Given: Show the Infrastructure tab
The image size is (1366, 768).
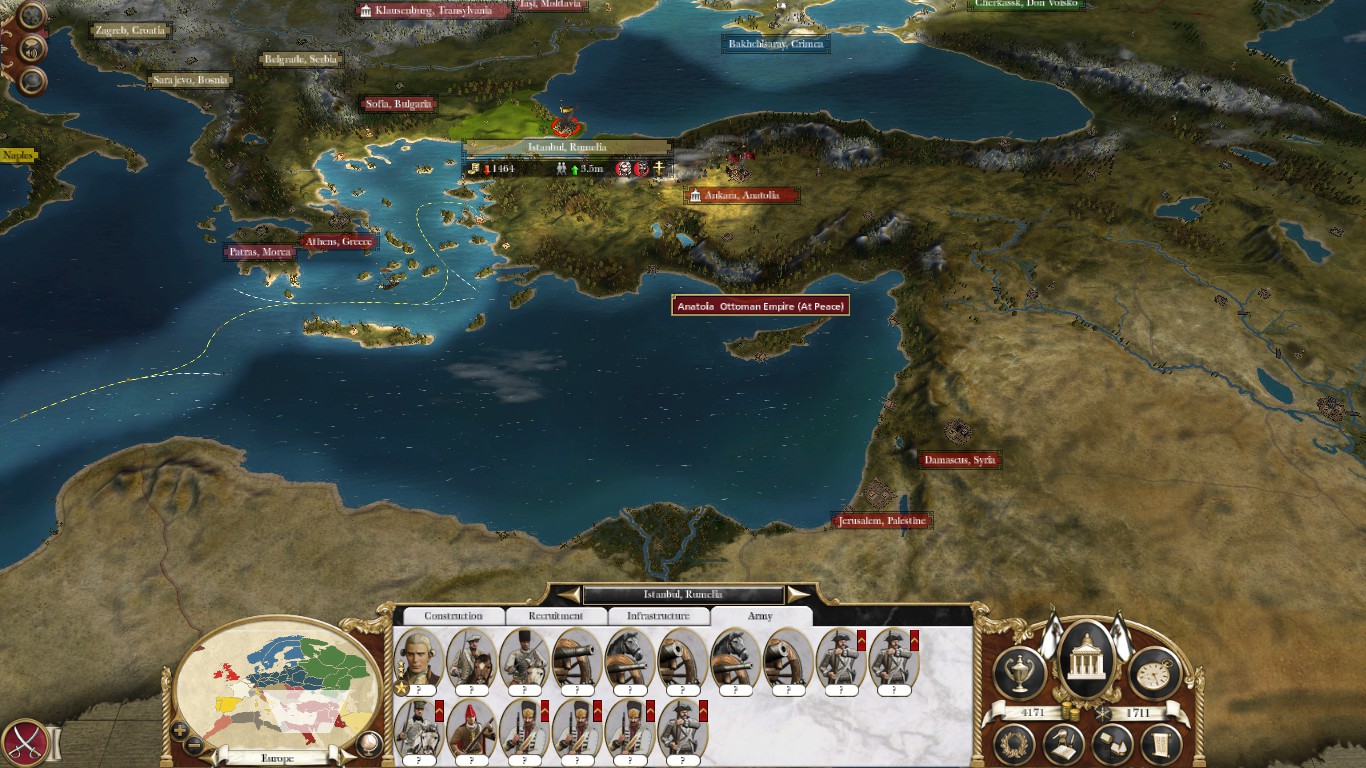Looking at the screenshot, I should [659, 616].
